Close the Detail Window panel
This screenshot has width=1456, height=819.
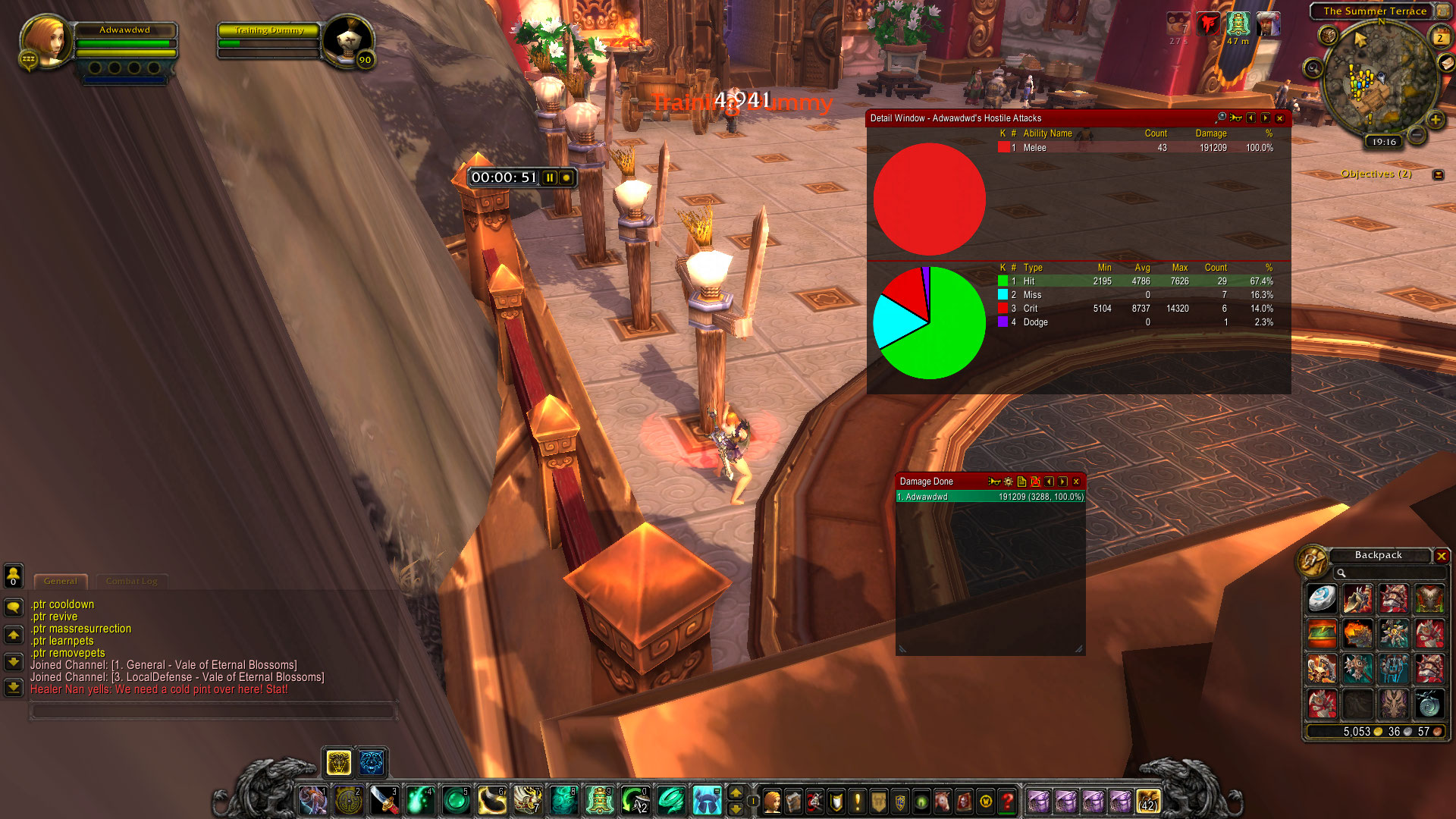1280,118
